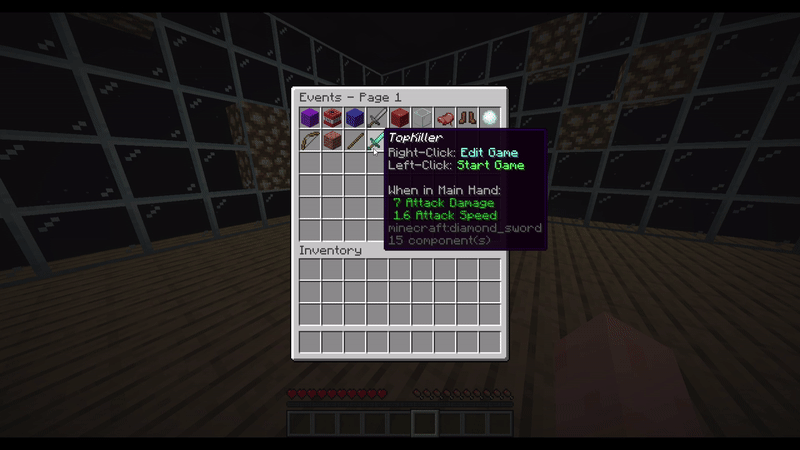Choose the stick event item
The height and width of the screenshot is (450, 800).
pos(355,141)
